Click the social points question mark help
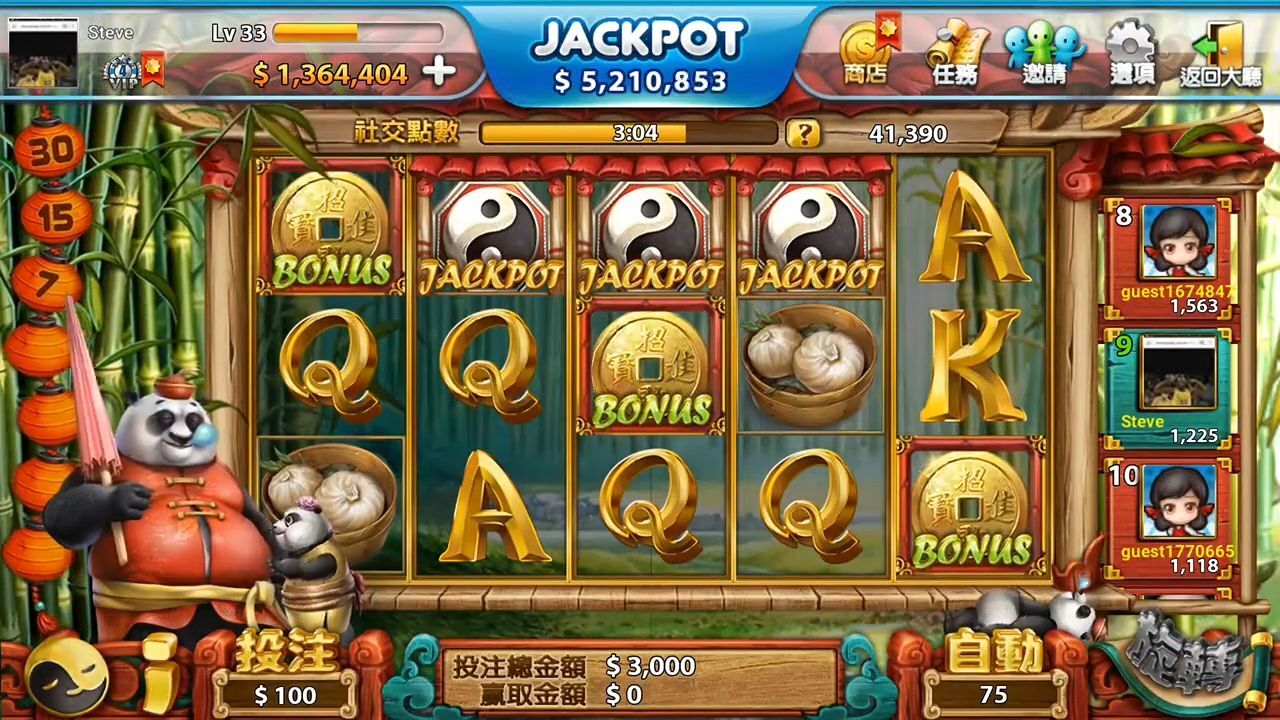The height and width of the screenshot is (720, 1280). pyautogui.click(x=802, y=133)
